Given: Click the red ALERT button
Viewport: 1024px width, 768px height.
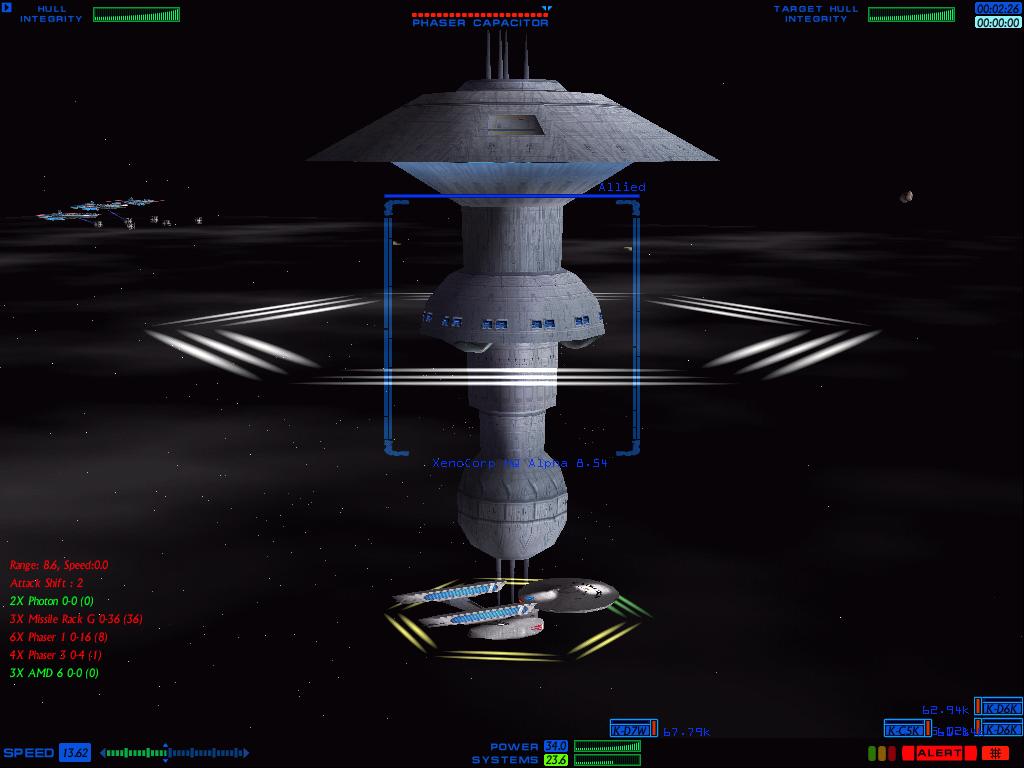Looking at the screenshot, I should coord(939,753).
